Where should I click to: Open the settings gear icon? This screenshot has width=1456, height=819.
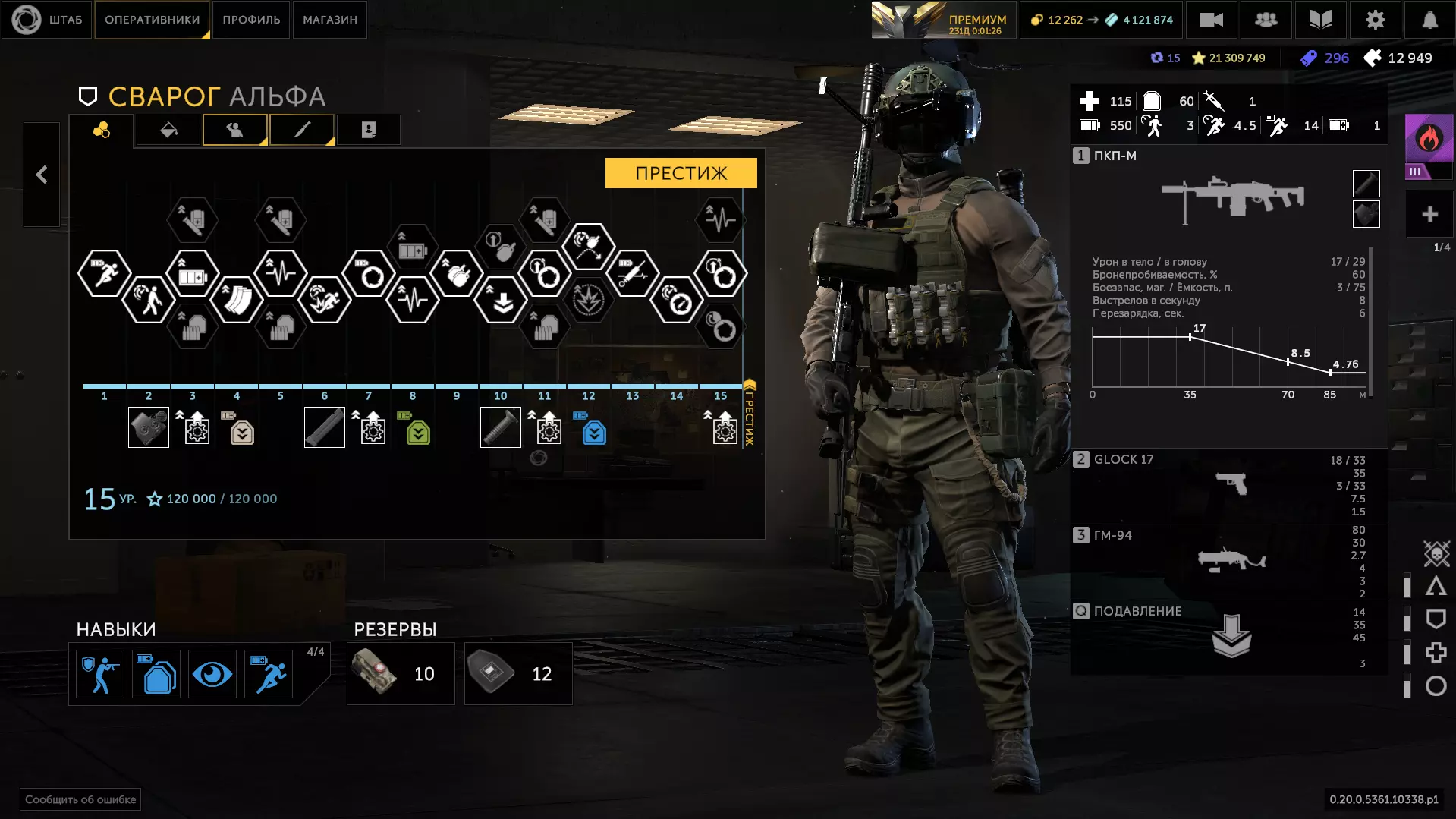[x=1375, y=20]
